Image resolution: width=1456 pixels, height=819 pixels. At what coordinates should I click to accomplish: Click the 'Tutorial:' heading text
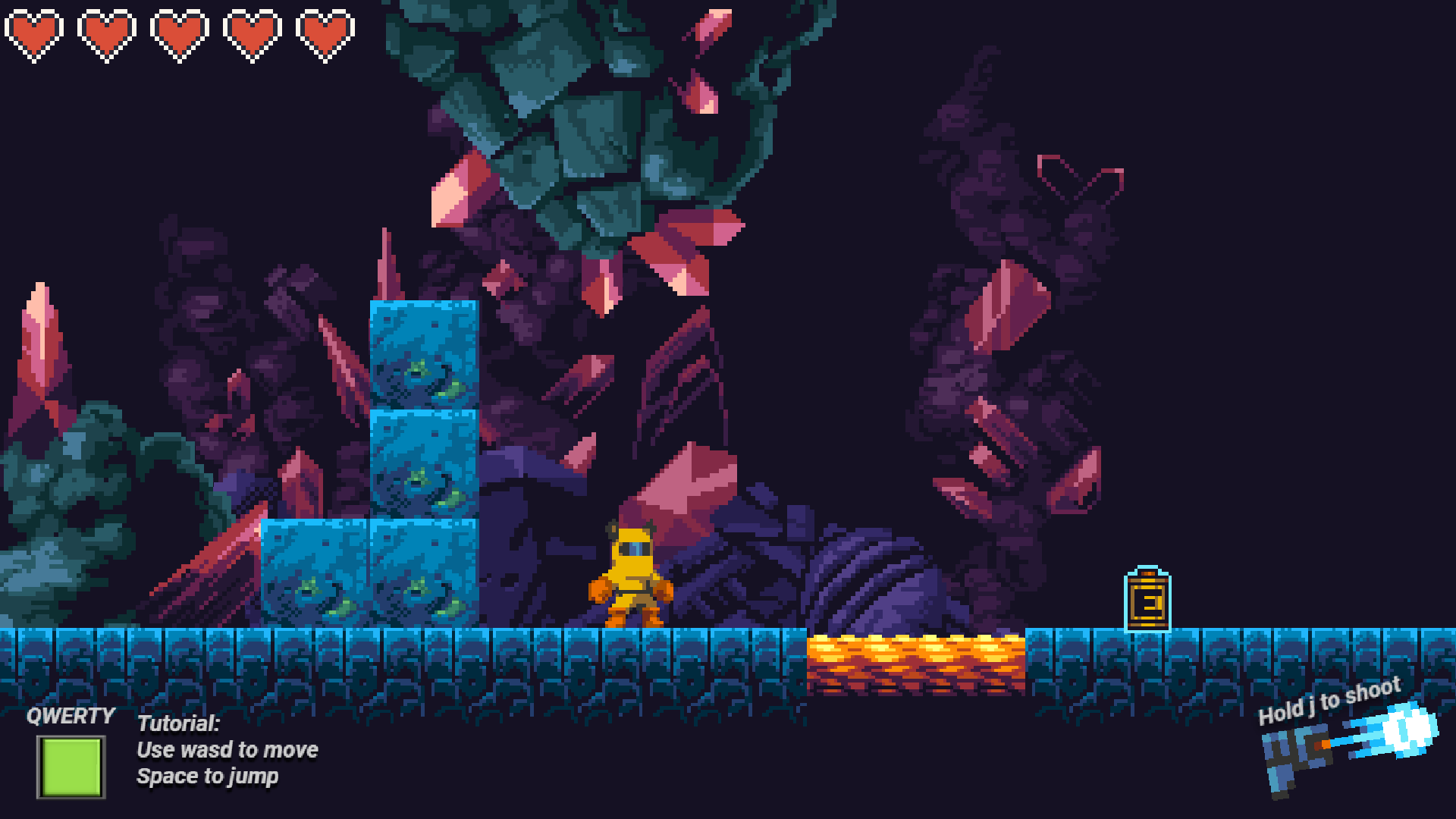(x=177, y=724)
